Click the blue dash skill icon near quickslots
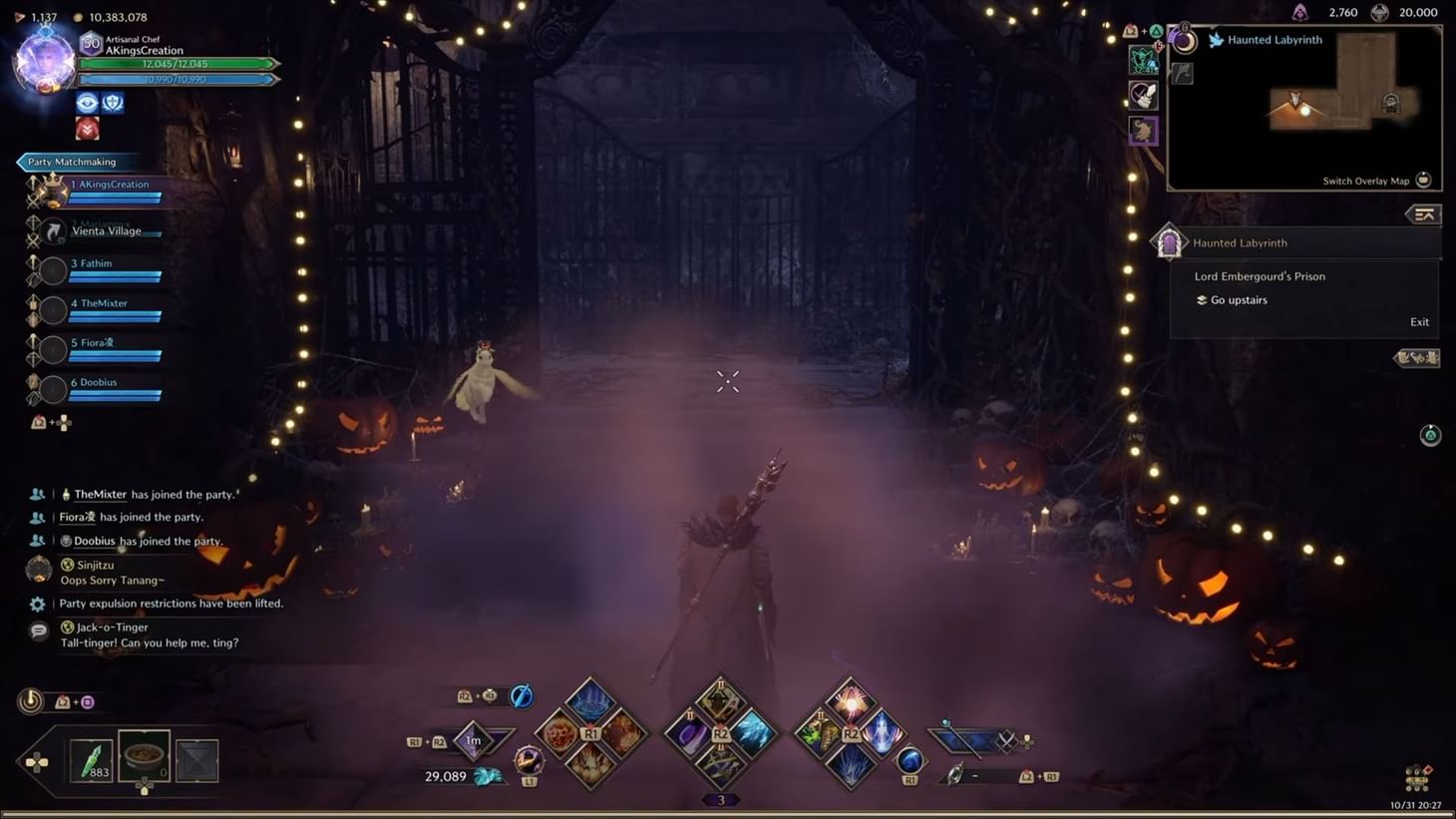The image size is (1456, 819). click(x=520, y=695)
